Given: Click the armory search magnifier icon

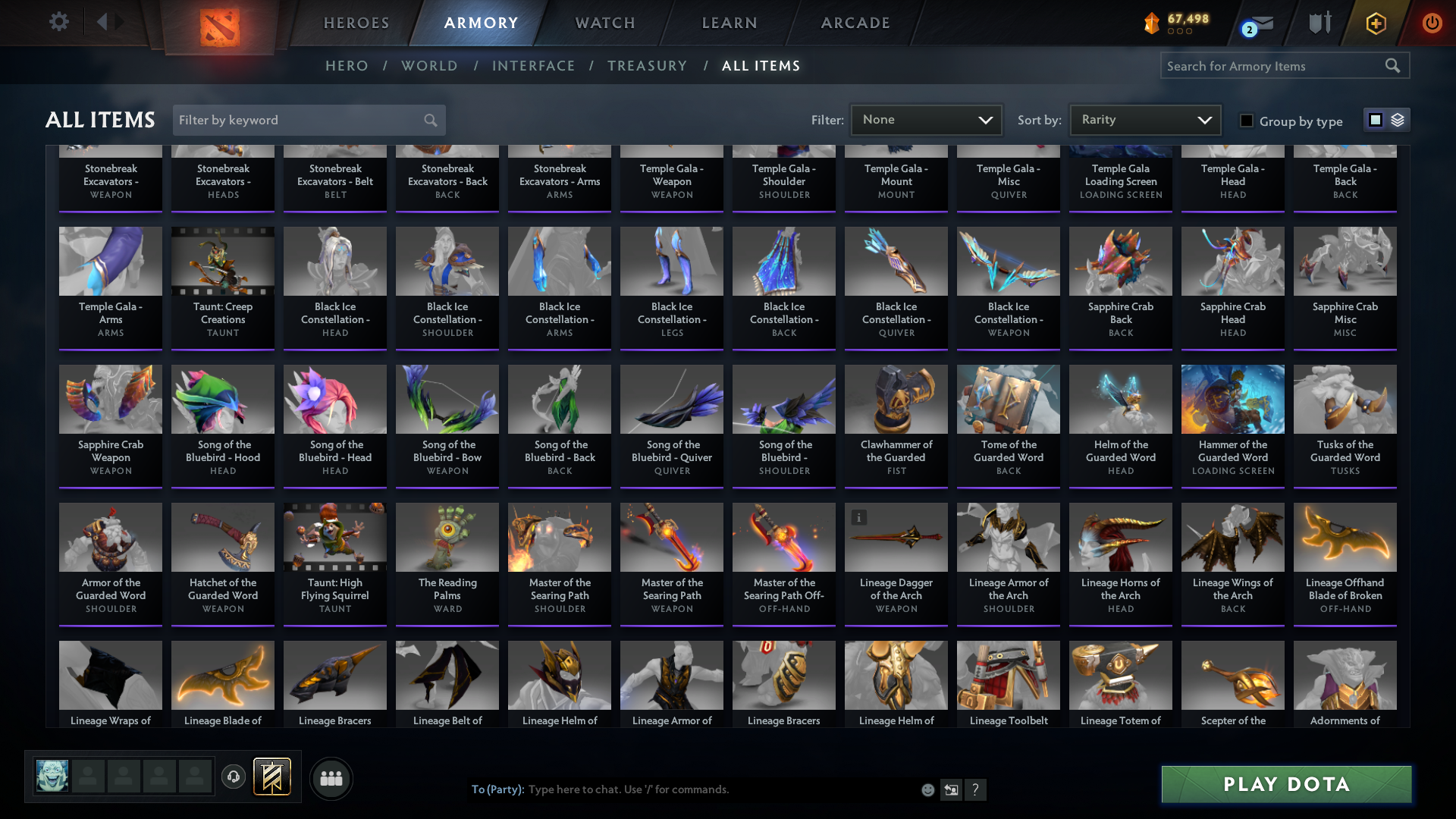Looking at the screenshot, I should tap(1394, 65).
